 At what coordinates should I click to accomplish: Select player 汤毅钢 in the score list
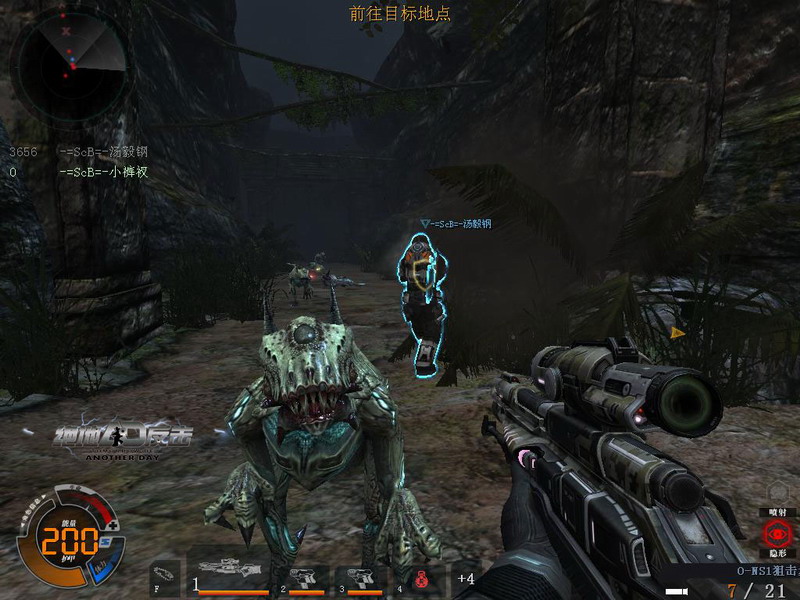click(103, 152)
